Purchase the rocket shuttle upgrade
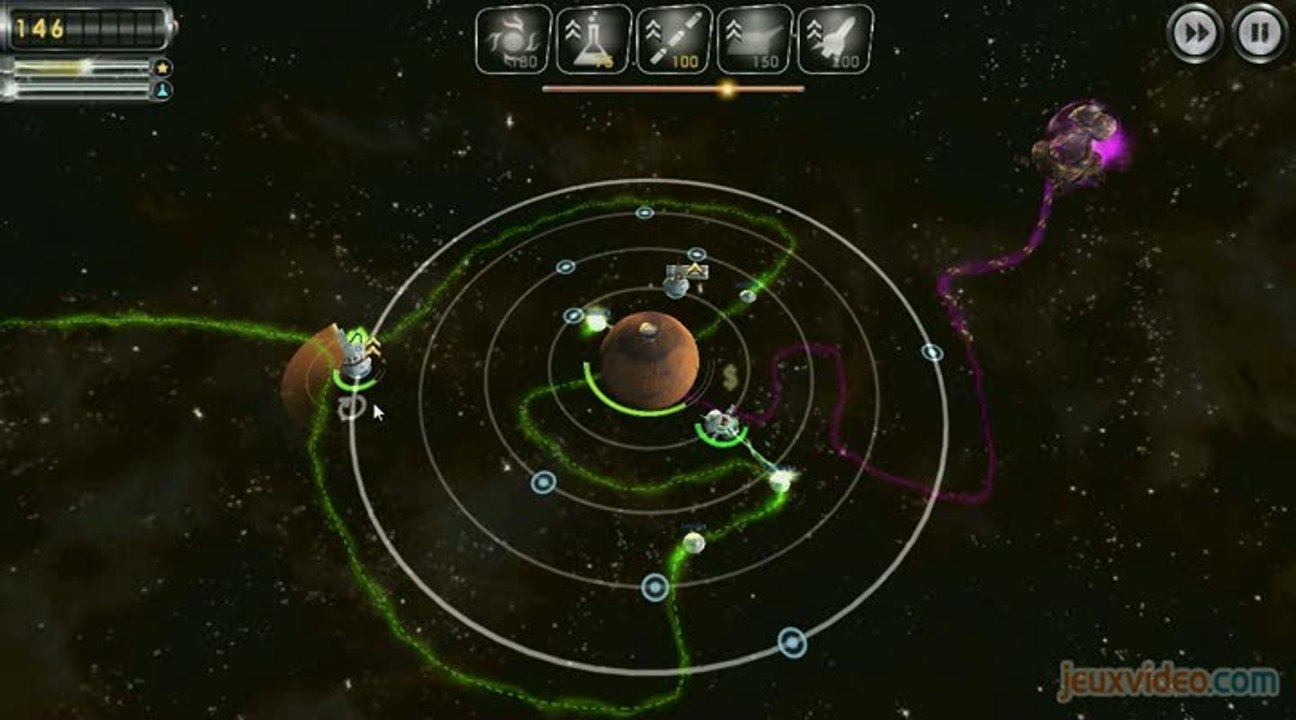Screen dimensions: 1296x720 click(835, 40)
